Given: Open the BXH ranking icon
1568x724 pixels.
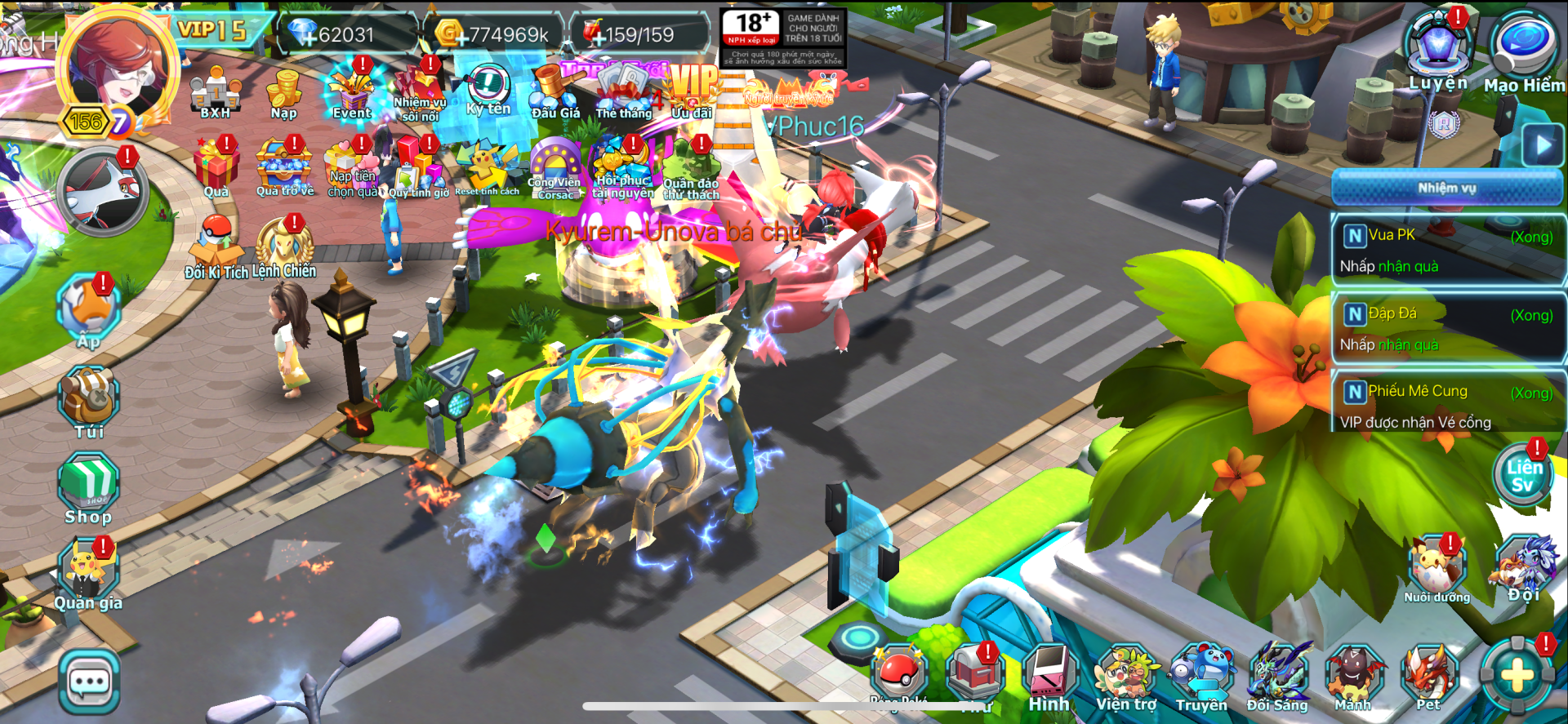Looking at the screenshot, I should click(x=216, y=92).
